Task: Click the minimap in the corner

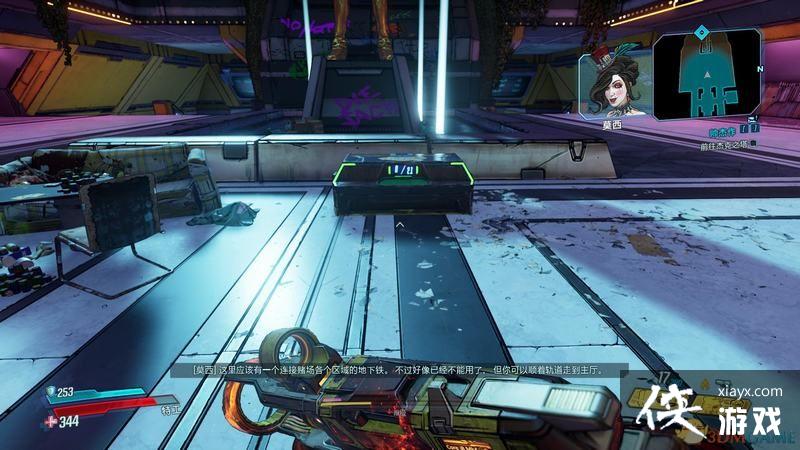Action: point(710,71)
